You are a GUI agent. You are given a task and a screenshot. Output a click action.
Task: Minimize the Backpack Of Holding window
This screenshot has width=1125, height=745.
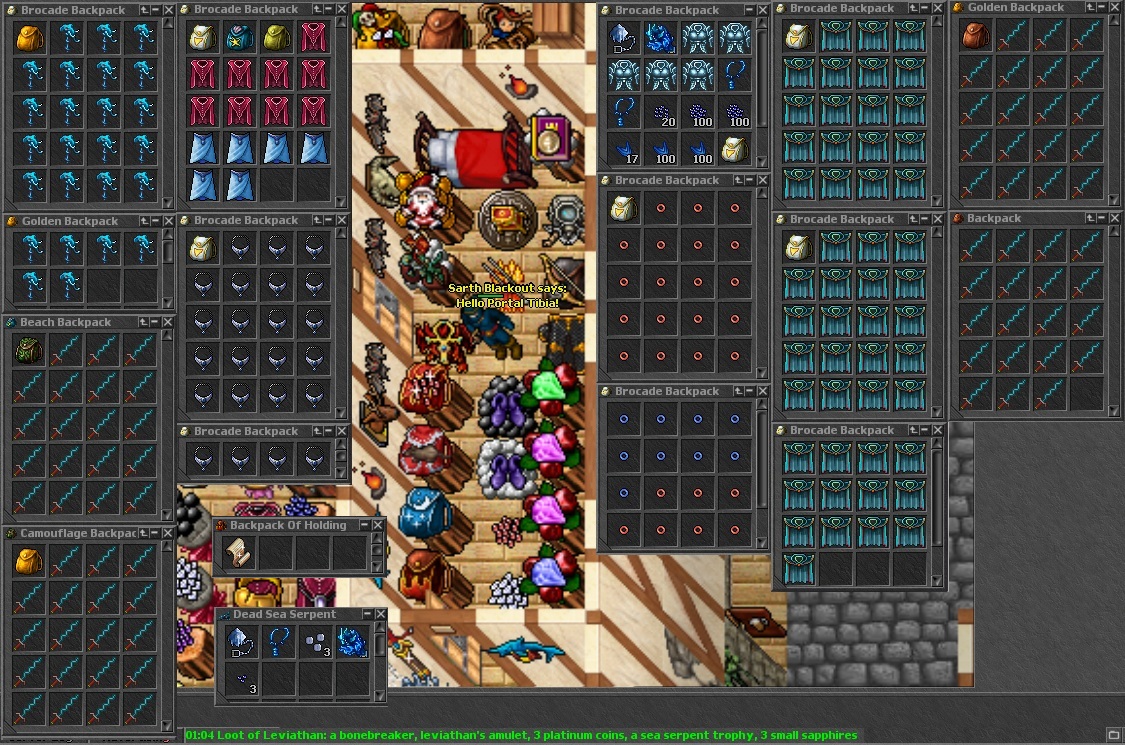click(364, 525)
